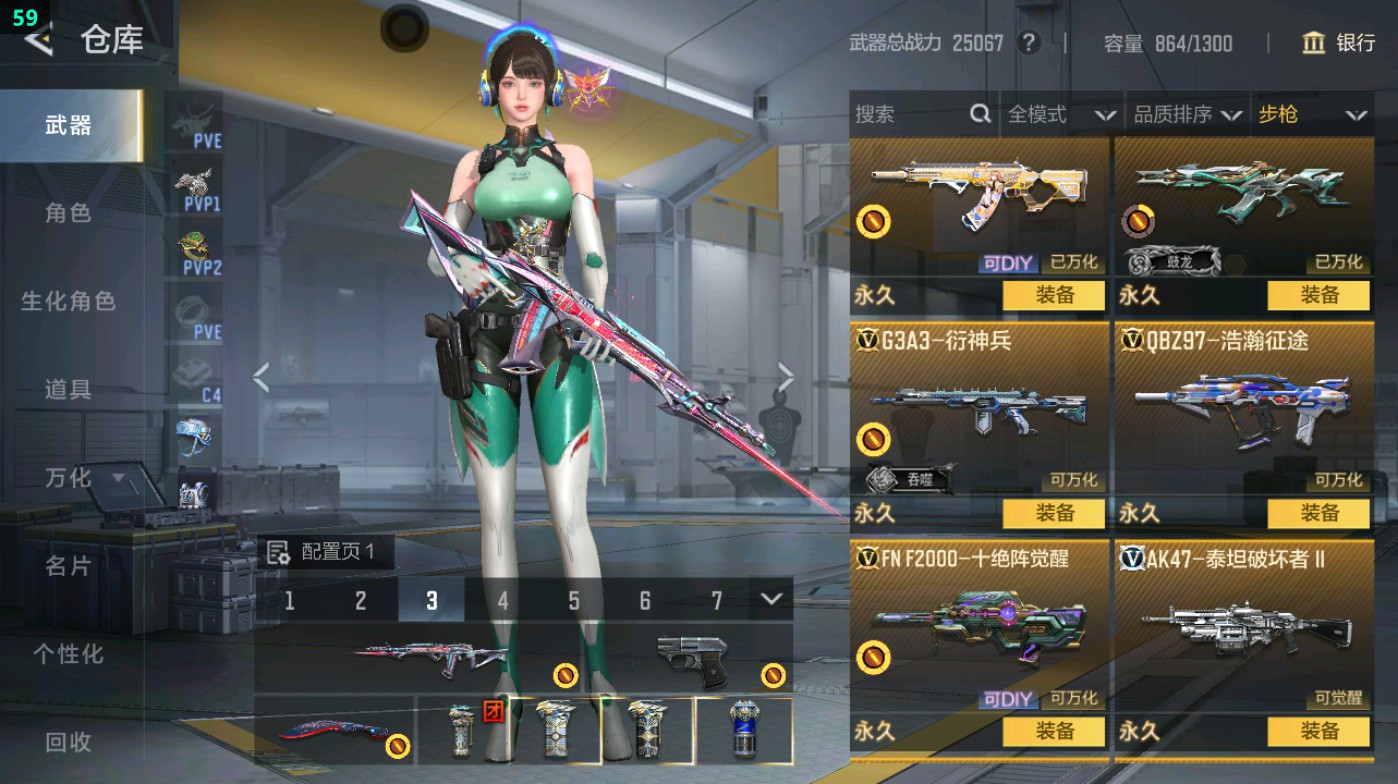Viewport: 1398px width, 784px height.
Task: Open the 名片 section
Action: click(x=68, y=566)
